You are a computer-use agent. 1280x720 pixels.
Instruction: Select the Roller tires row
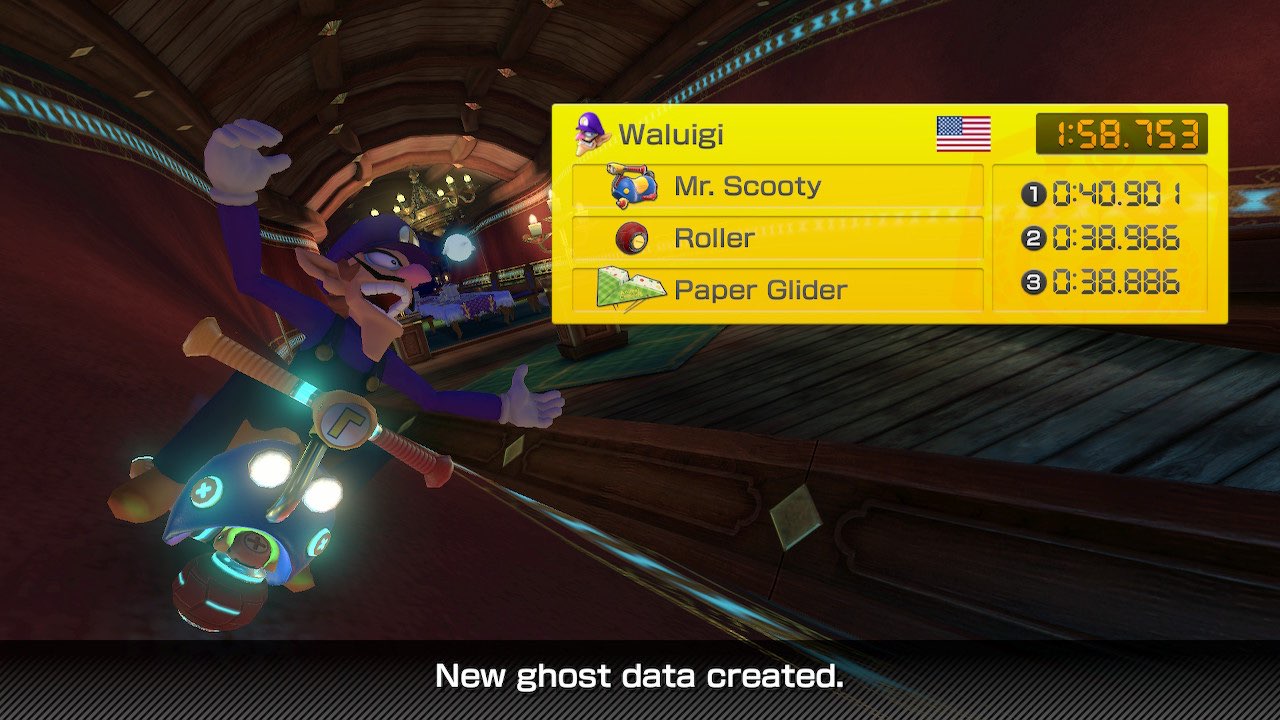[776, 239]
